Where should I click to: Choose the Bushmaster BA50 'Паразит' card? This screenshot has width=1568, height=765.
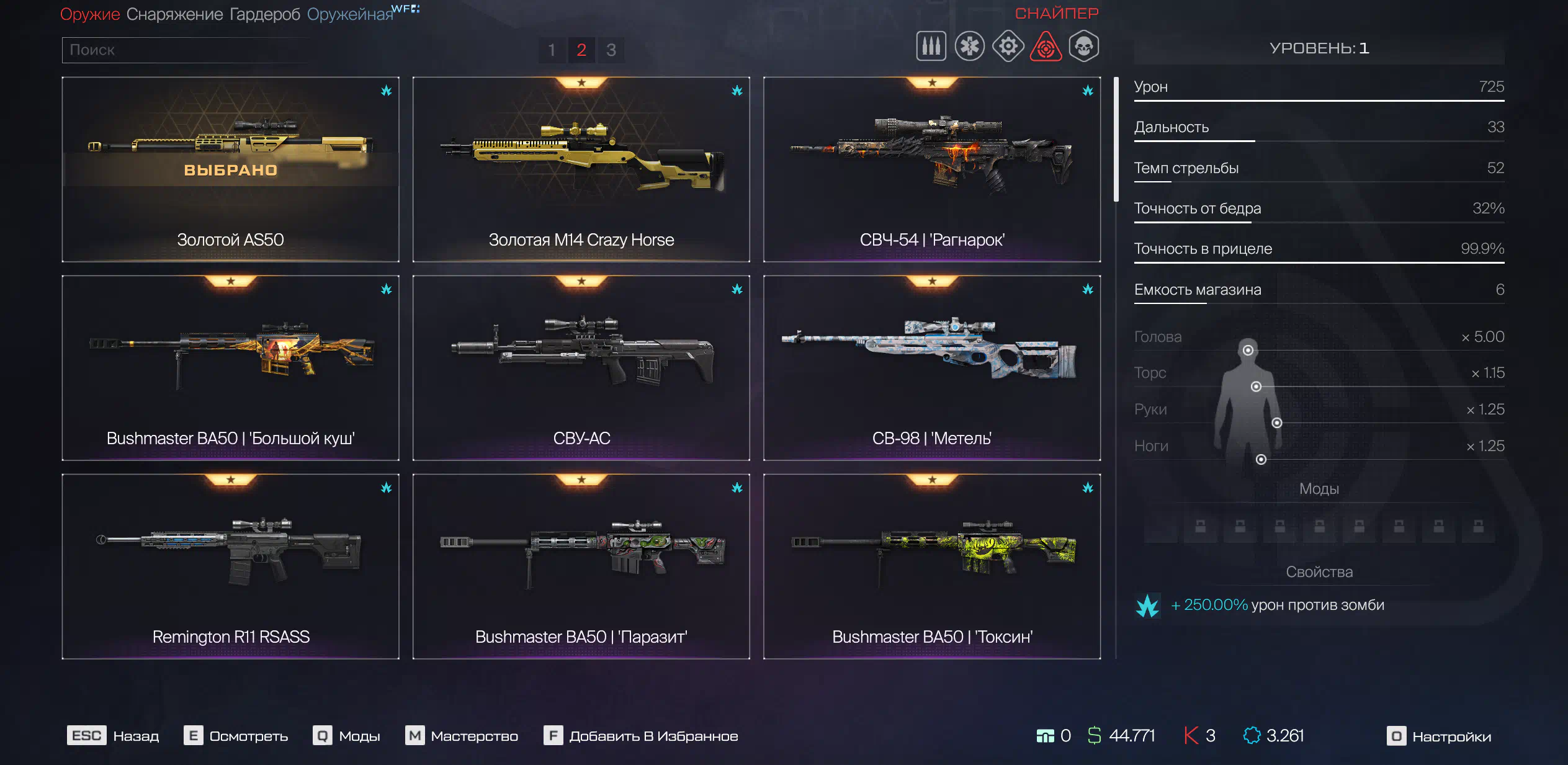[x=581, y=566]
